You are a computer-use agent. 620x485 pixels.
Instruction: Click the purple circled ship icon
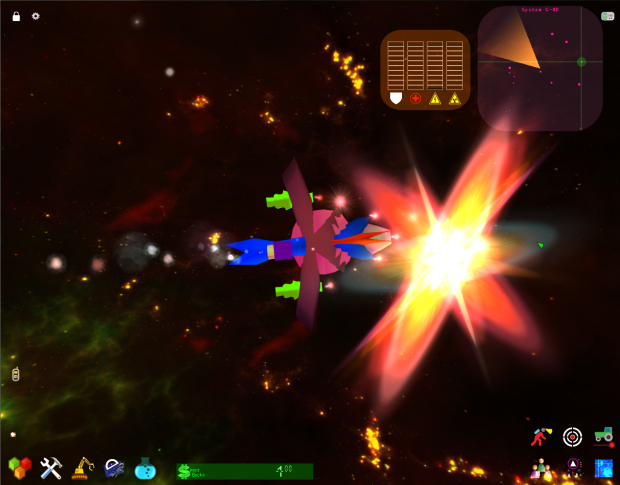[x=573, y=466]
